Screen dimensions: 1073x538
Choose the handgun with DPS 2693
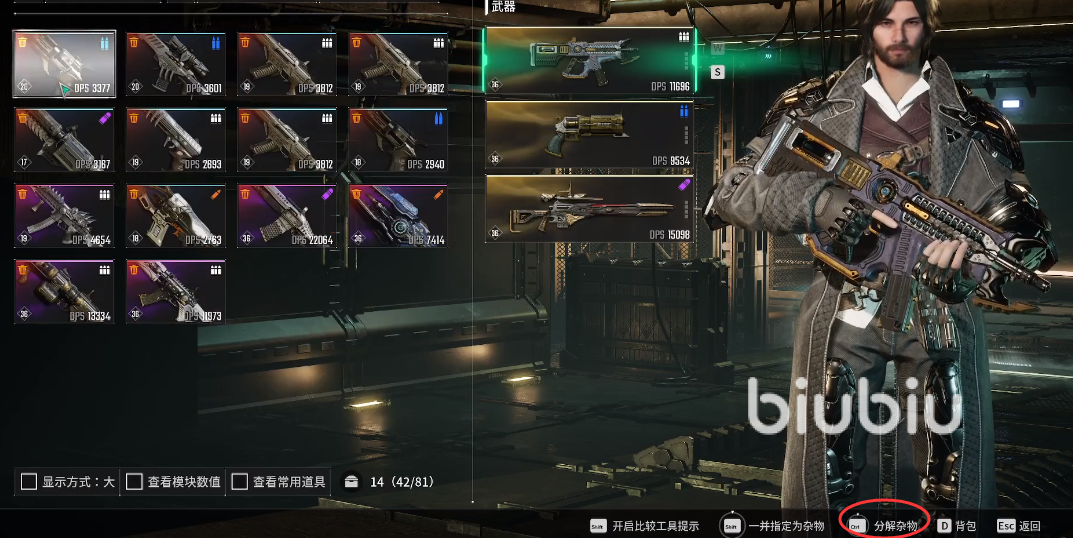pos(176,139)
